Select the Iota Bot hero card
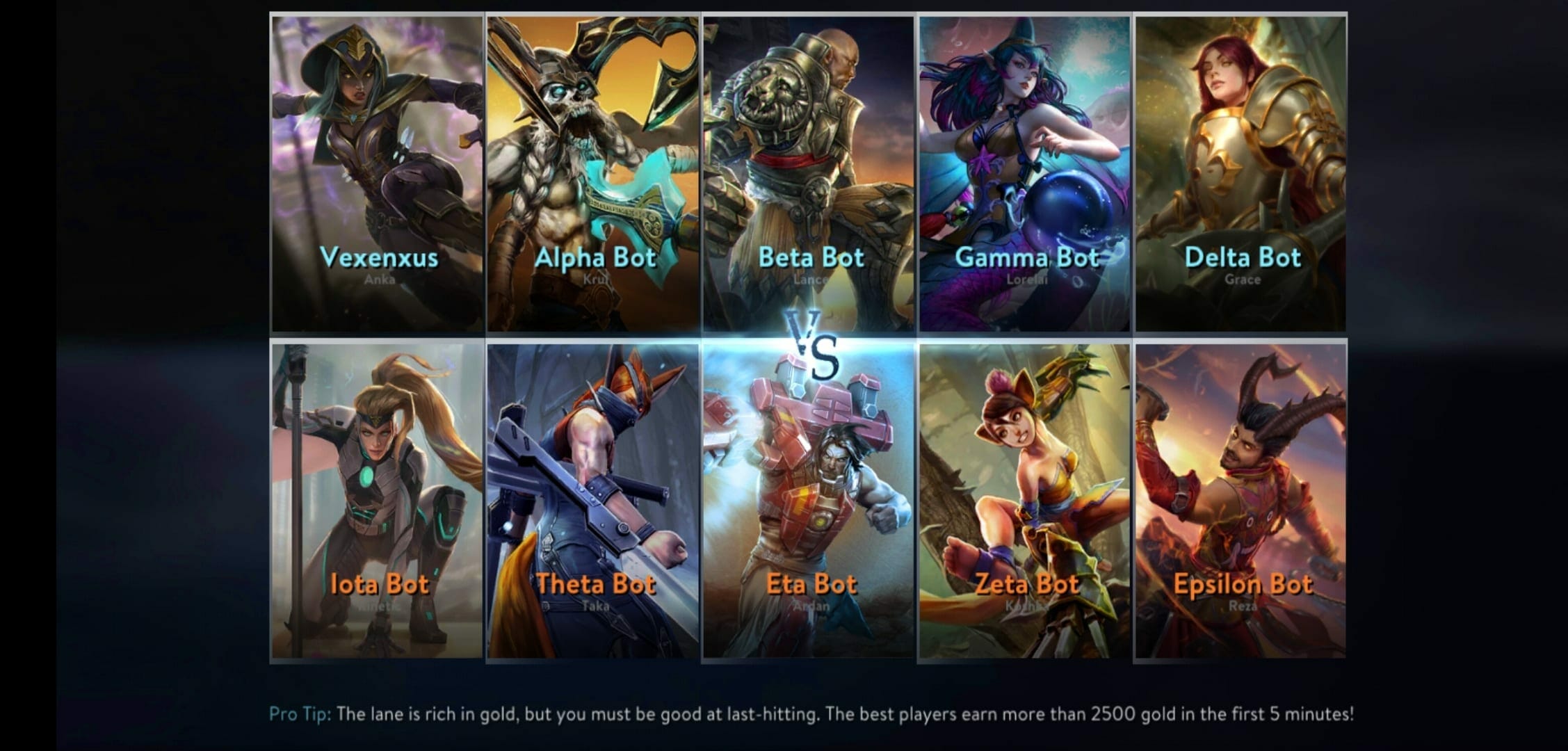 coord(377,501)
